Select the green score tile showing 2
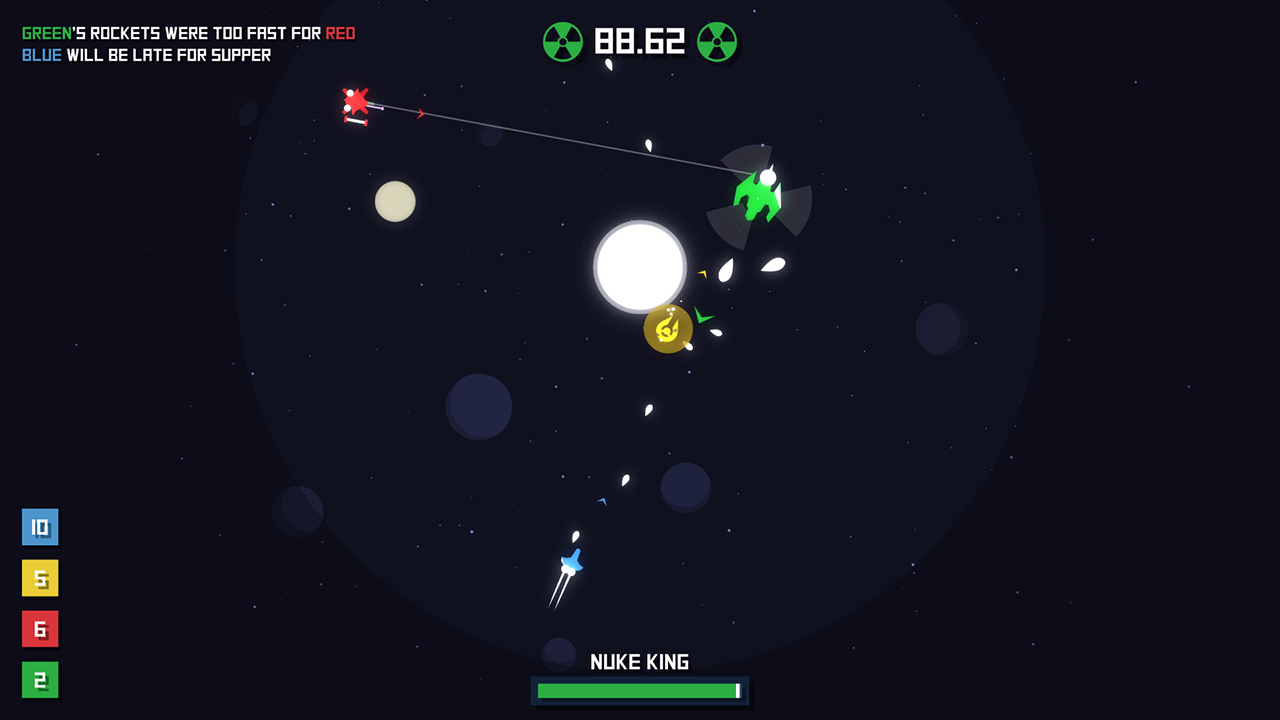This screenshot has width=1280, height=720. (40, 681)
